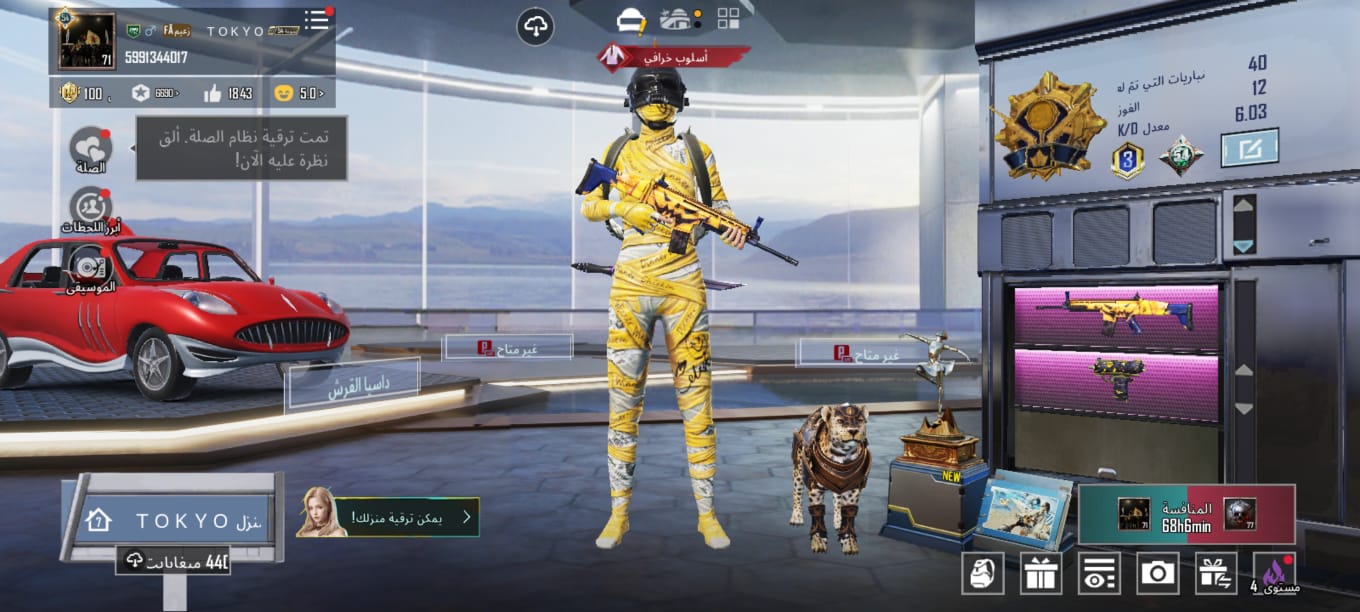This screenshot has height=612, width=1360.
Task: Open the camera photo mode button
Action: (1157, 573)
